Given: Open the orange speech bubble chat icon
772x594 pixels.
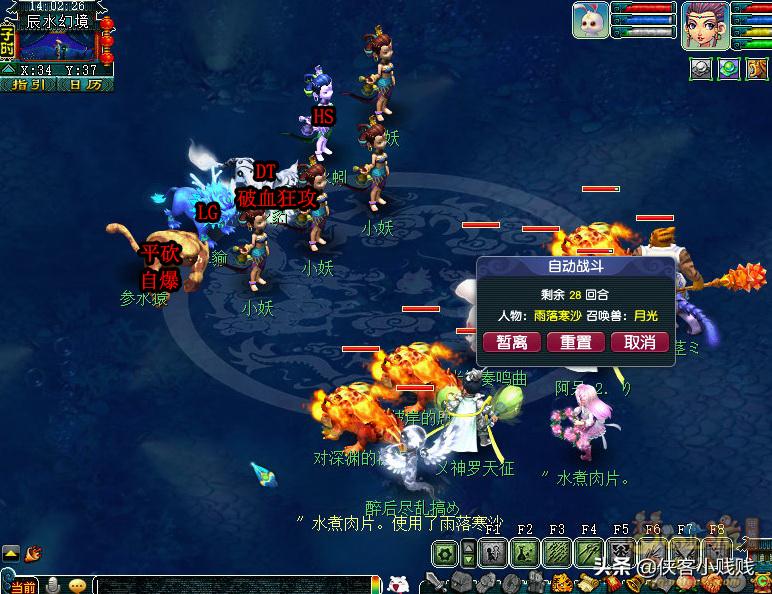Looking at the screenshot, I should pyautogui.click(x=76, y=585).
